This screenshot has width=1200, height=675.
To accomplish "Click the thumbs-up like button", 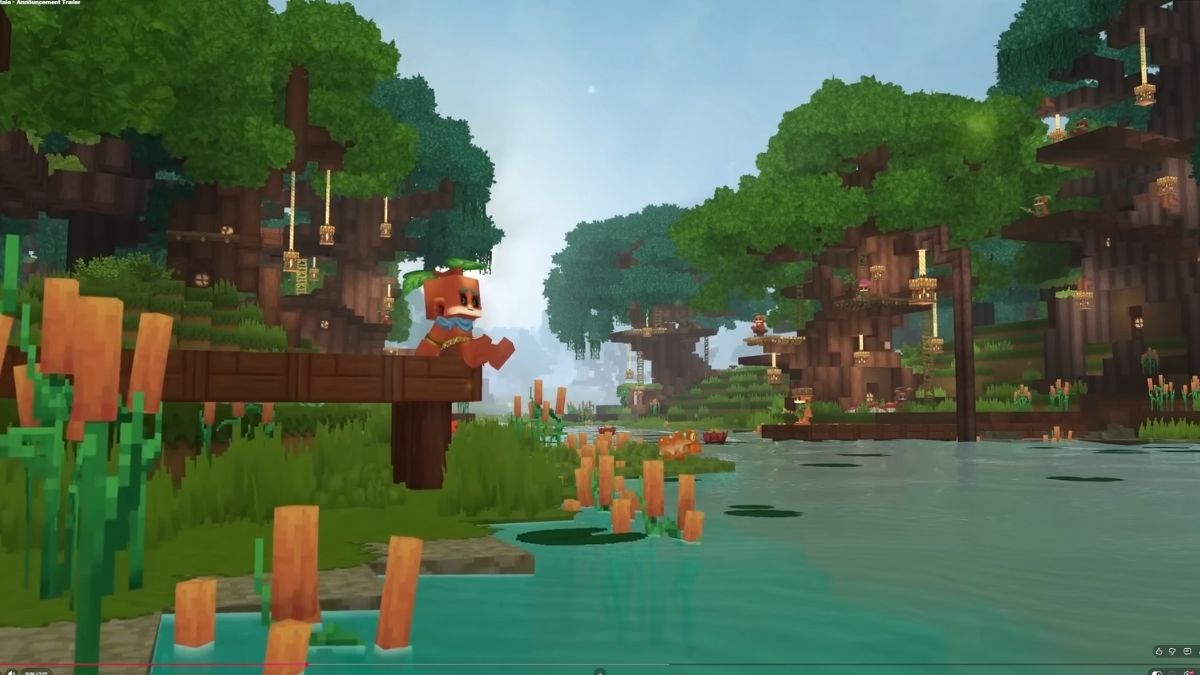I will [1159, 652].
